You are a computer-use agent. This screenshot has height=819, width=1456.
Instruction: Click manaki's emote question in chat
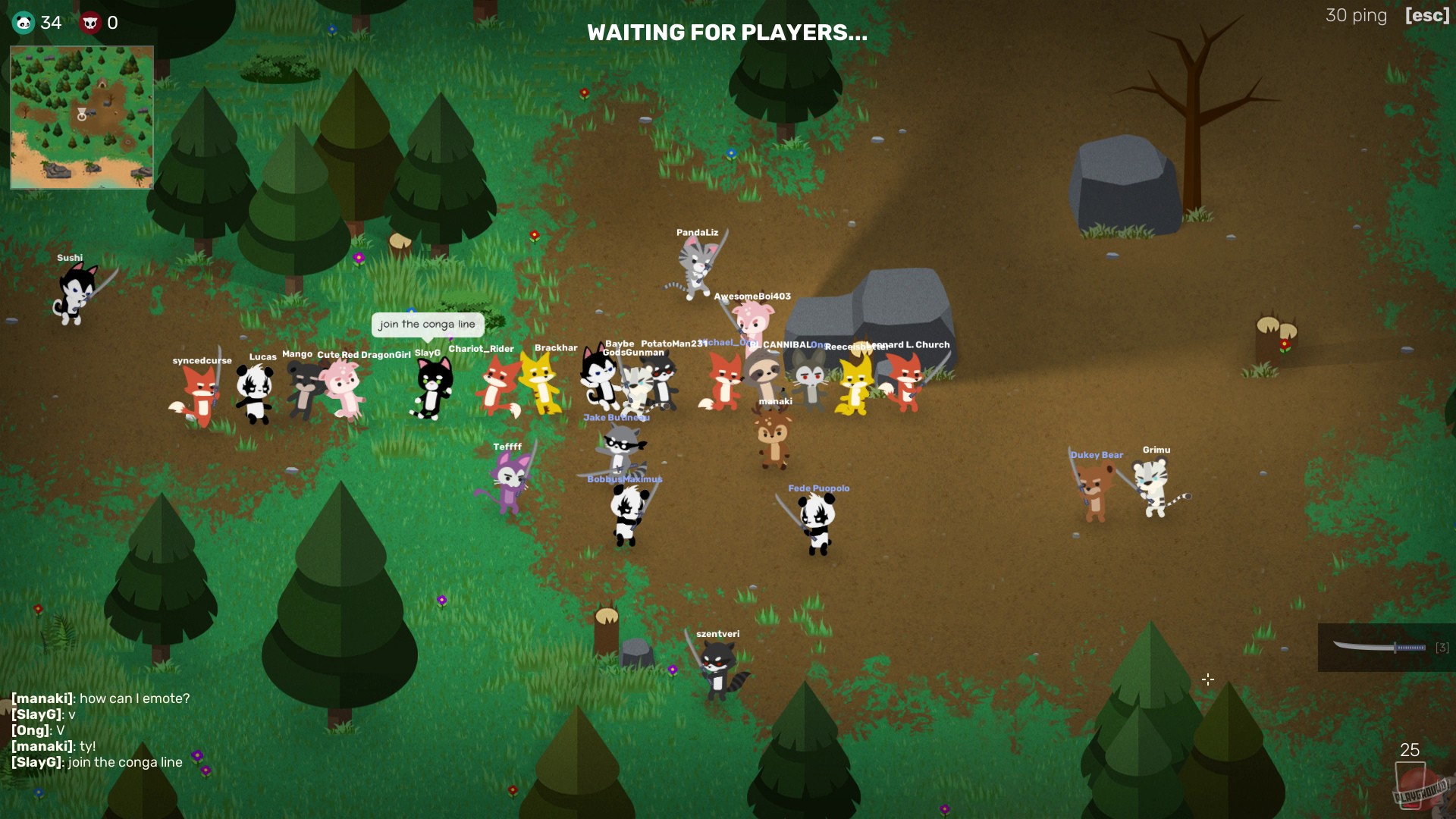tap(101, 698)
